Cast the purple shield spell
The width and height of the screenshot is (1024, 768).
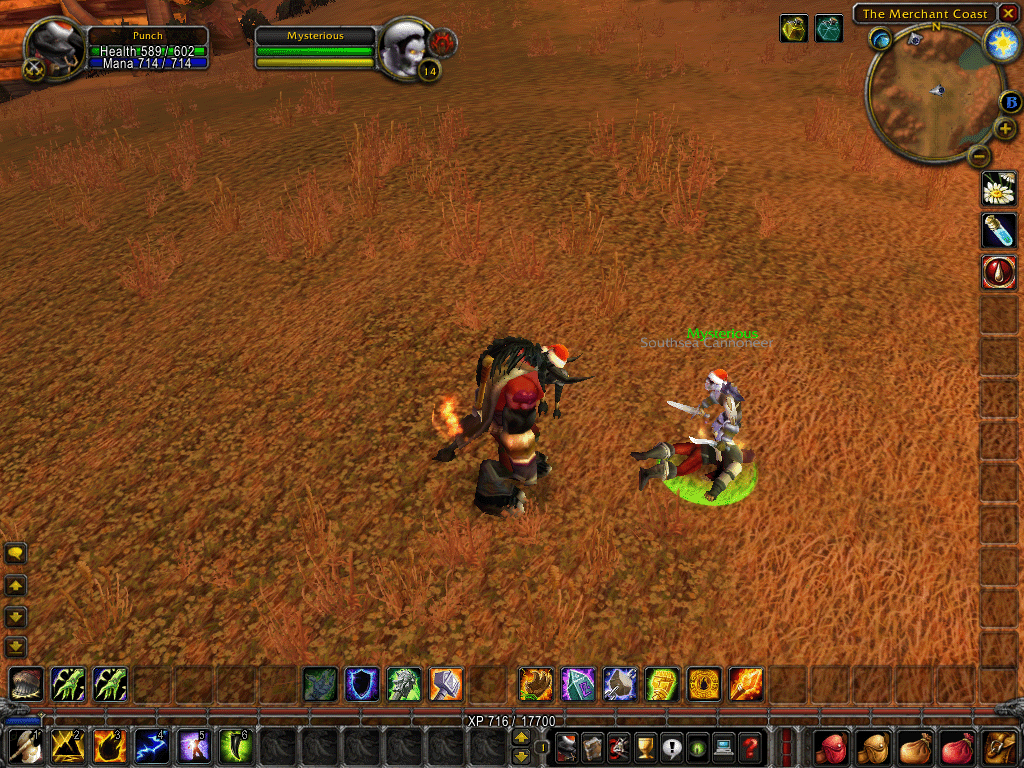(362, 685)
